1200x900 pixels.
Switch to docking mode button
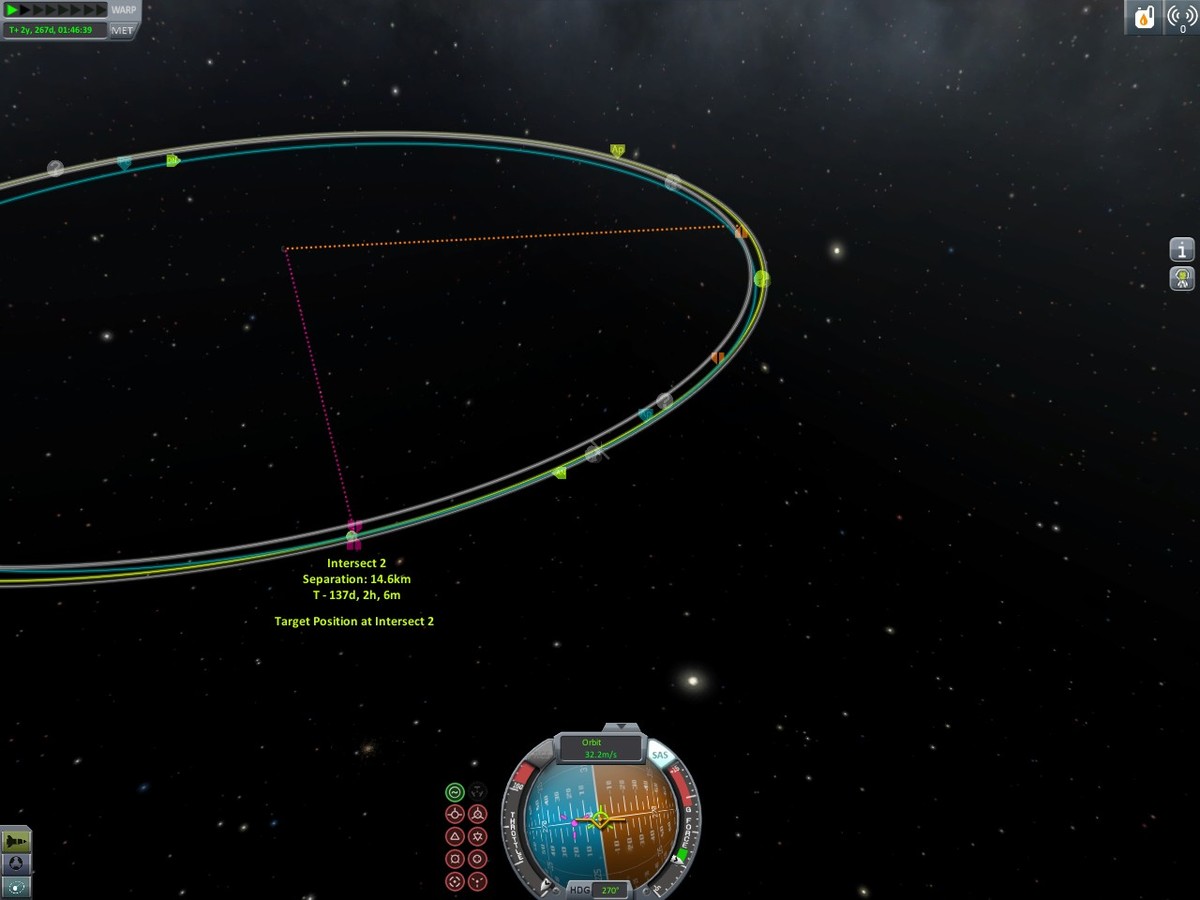[x=17, y=863]
